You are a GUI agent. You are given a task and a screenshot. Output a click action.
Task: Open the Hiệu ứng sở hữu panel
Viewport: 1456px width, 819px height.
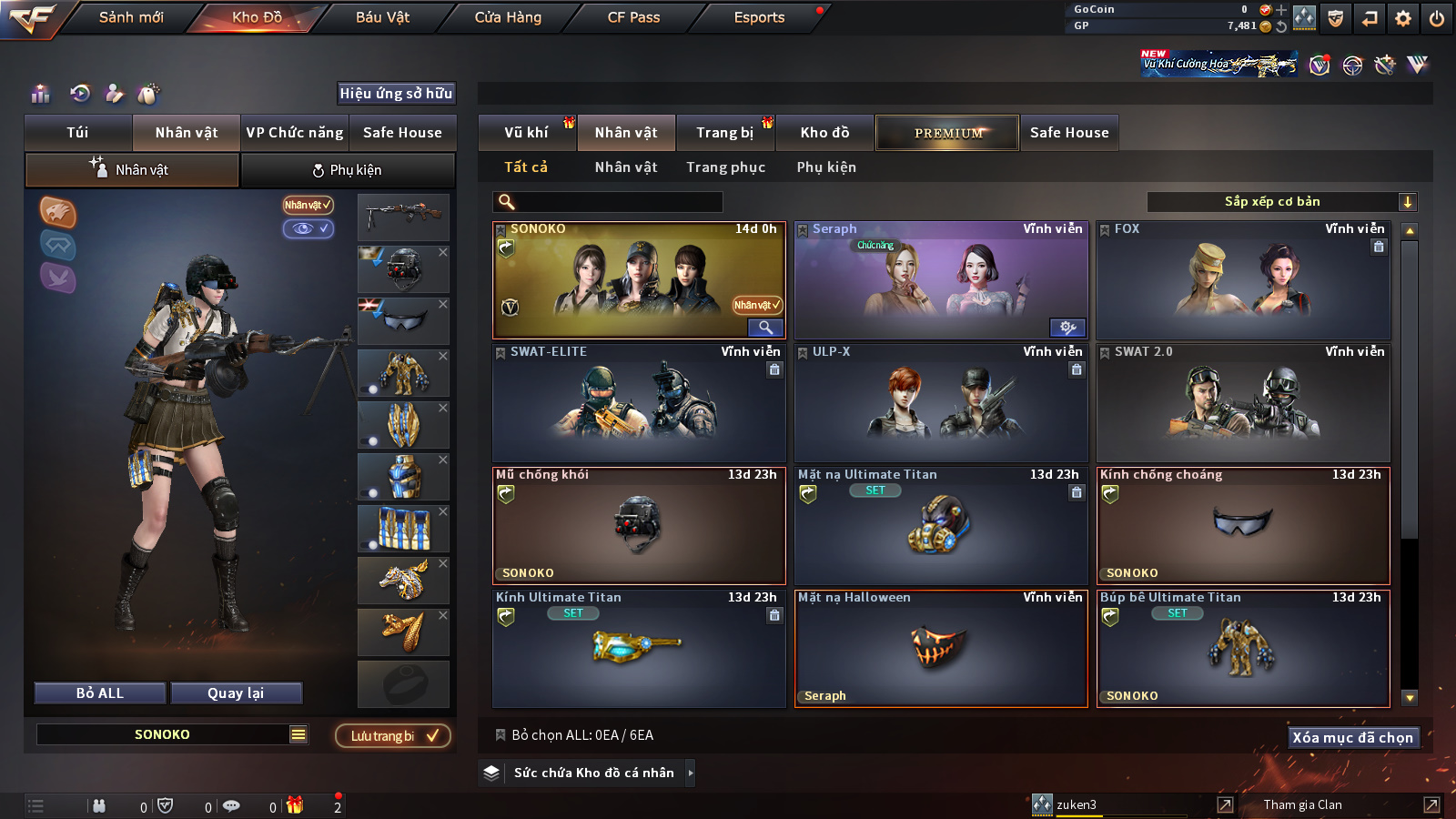(x=396, y=94)
